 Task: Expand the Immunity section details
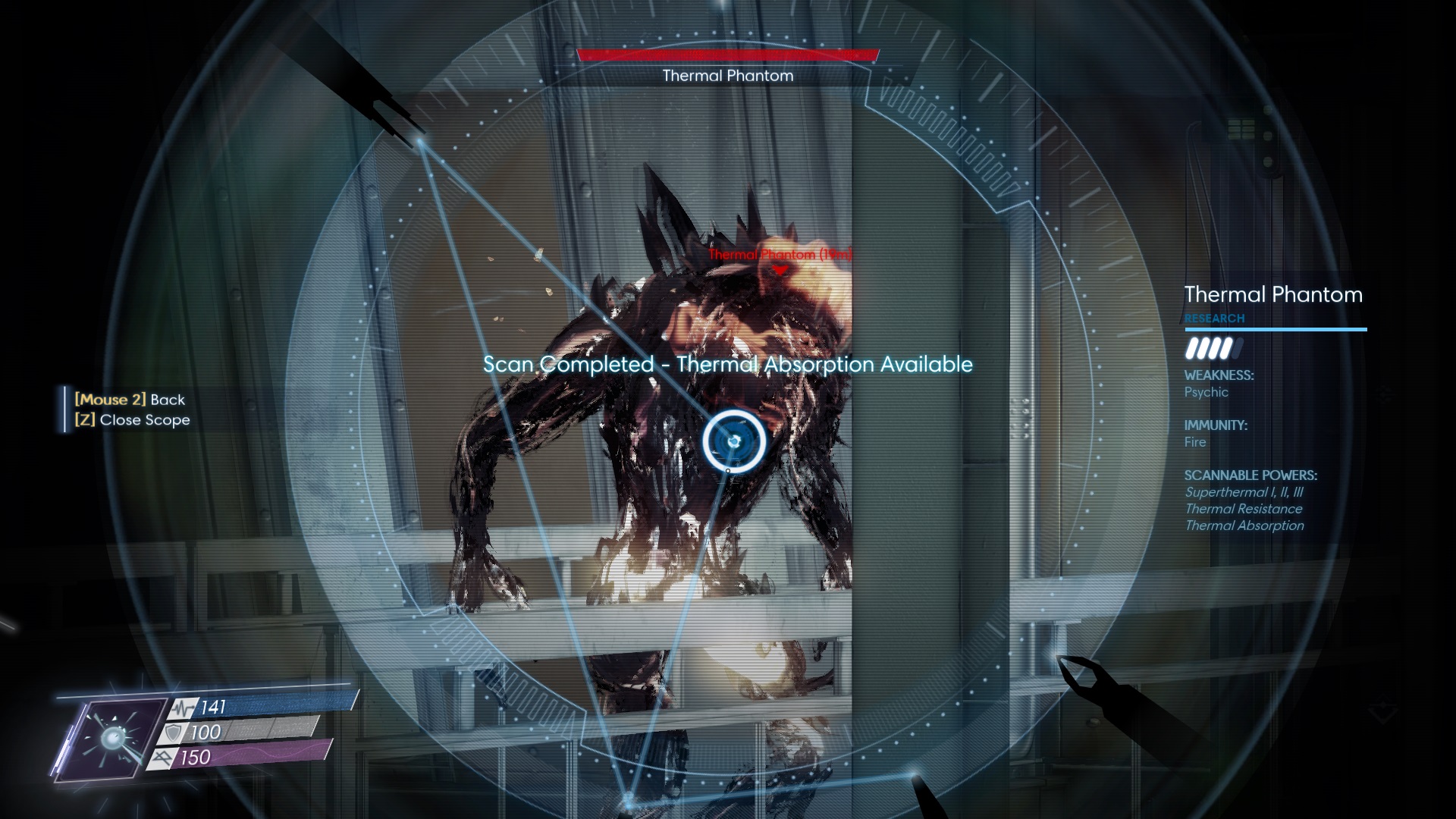tap(1216, 426)
